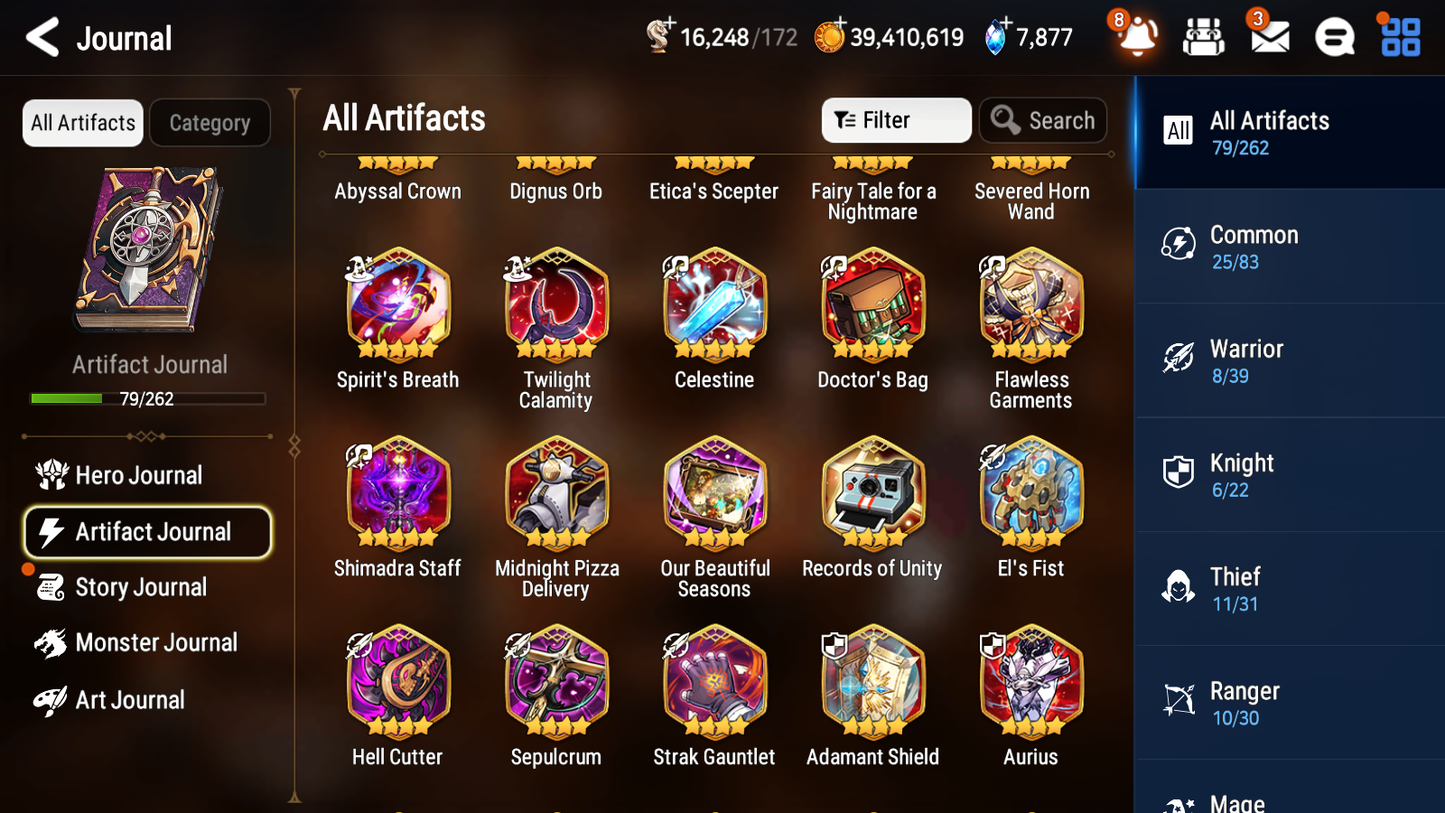The width and height of the screenshot is (1445, 813).
Task: Switch to the Category tab
Action: (x=210, y=122)
